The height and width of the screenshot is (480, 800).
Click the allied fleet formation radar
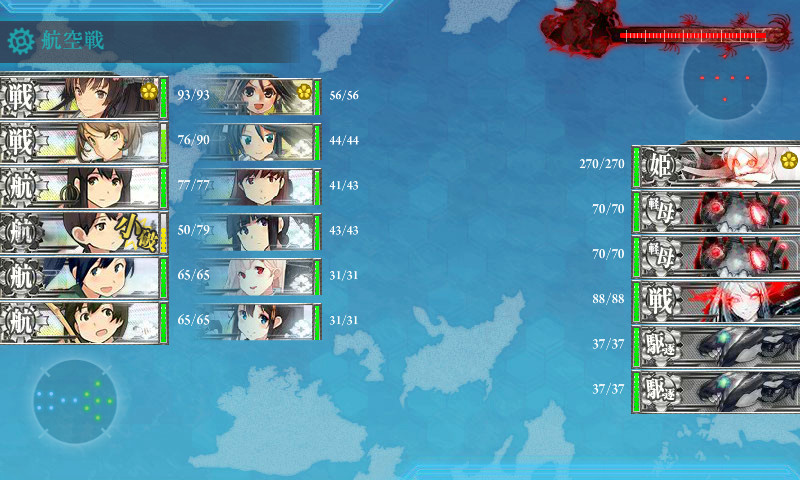pyautogui.click(x=74, y=400)
